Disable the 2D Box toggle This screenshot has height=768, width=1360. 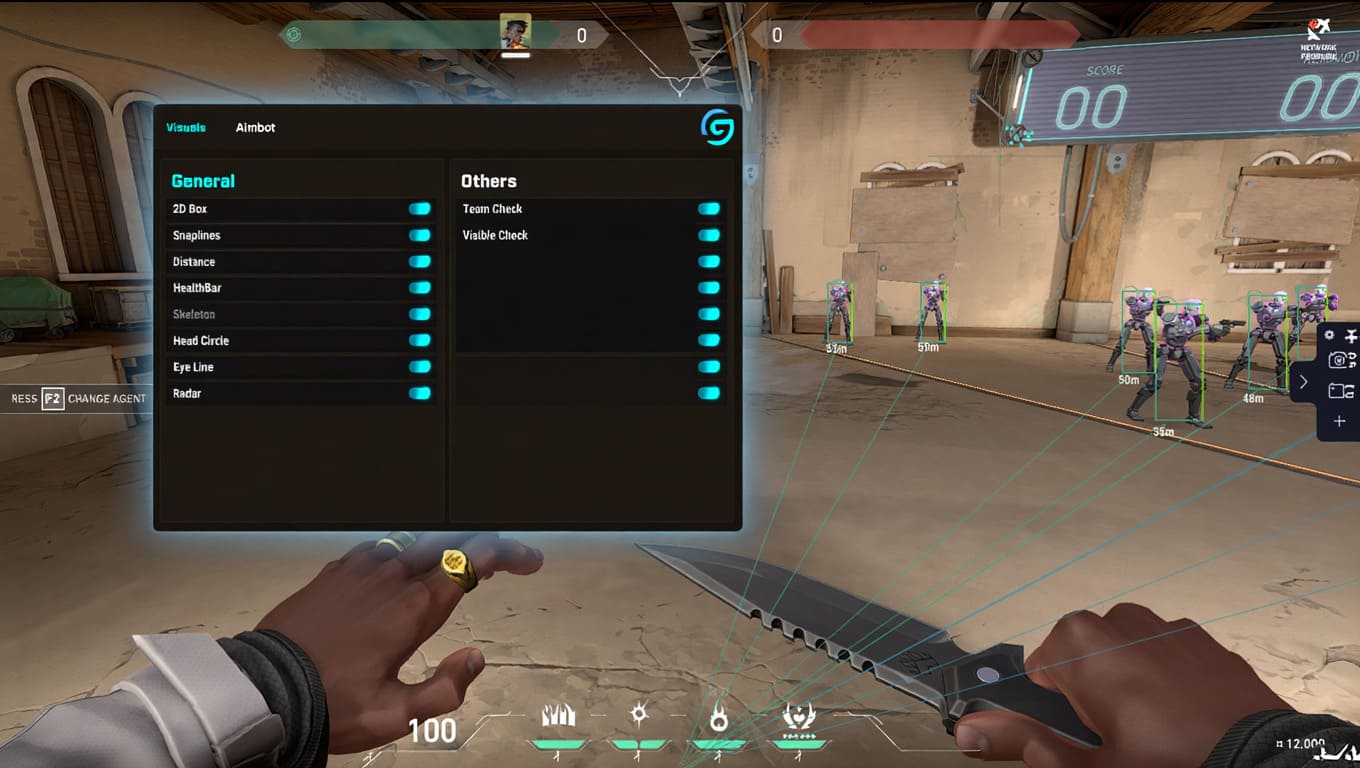[x=421, y=209]
